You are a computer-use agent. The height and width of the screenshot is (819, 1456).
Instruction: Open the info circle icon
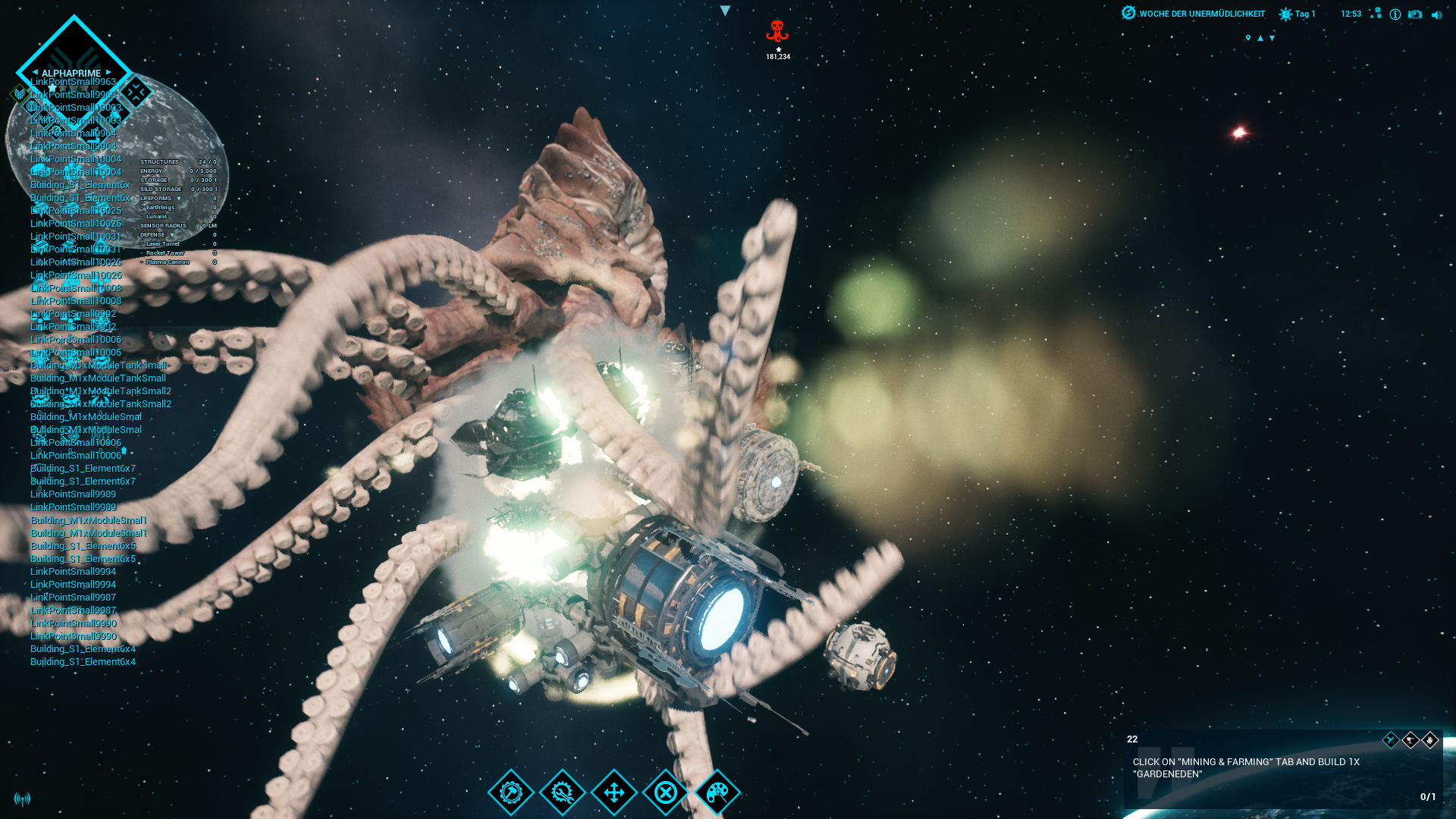[x=1395, y=14]
